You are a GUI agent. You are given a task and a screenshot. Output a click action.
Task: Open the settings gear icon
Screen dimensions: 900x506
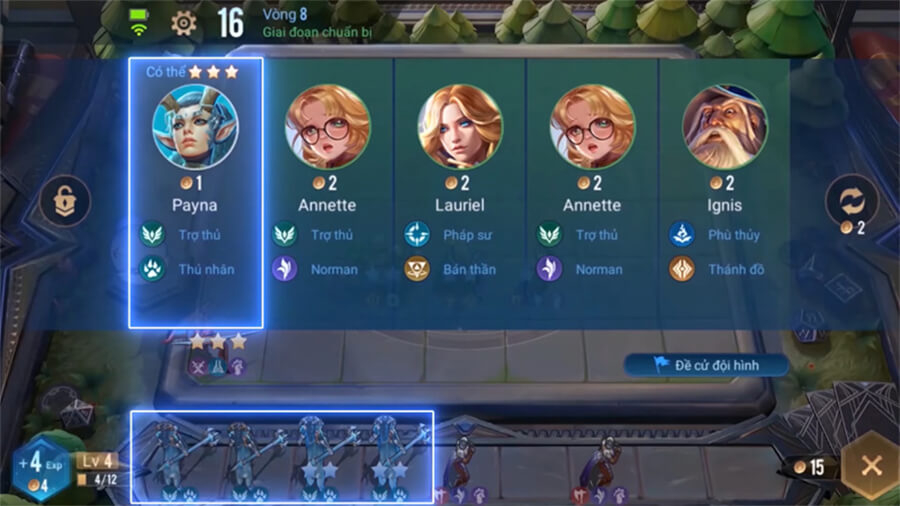(184, 23)
